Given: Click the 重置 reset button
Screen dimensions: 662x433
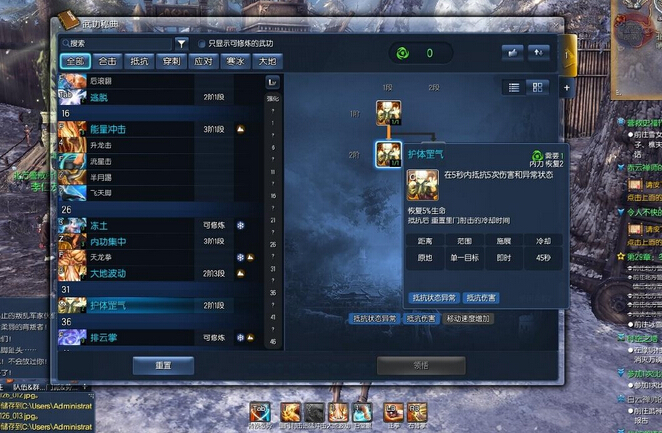Looking at the screenshot, I should (163, 366).
